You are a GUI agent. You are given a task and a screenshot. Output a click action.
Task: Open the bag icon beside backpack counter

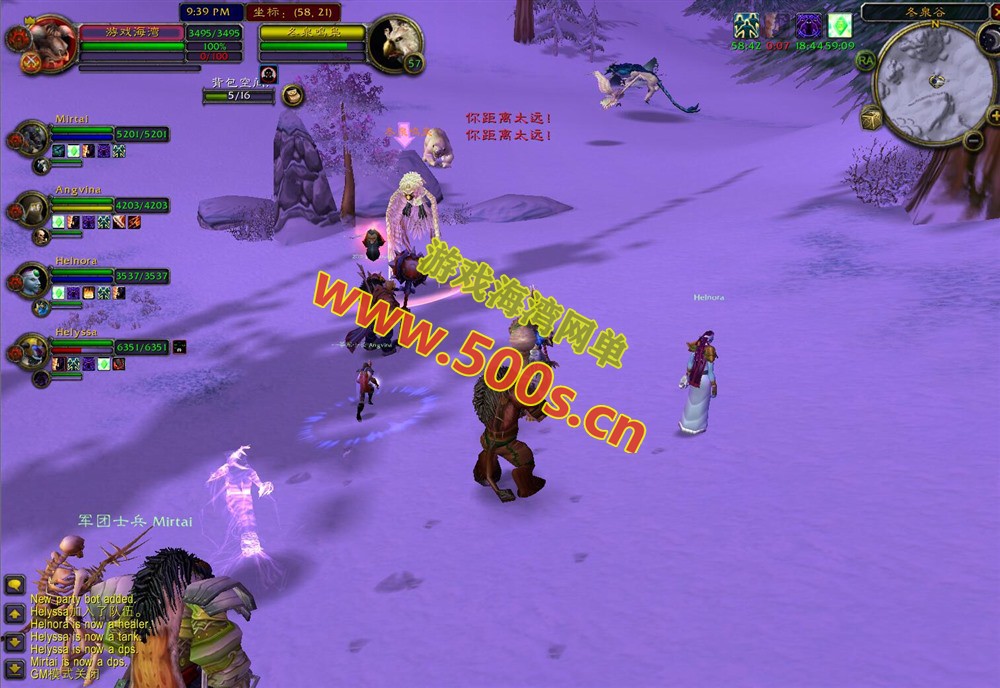click(293, 95)
